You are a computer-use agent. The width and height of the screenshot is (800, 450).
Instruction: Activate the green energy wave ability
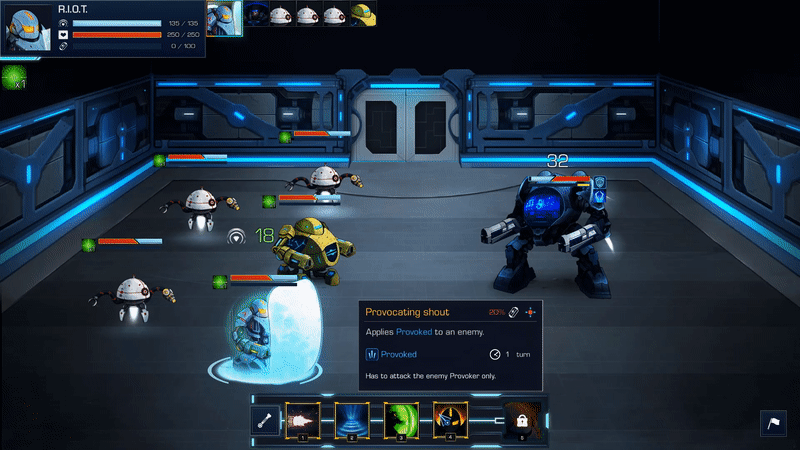(x=401, y=421)
